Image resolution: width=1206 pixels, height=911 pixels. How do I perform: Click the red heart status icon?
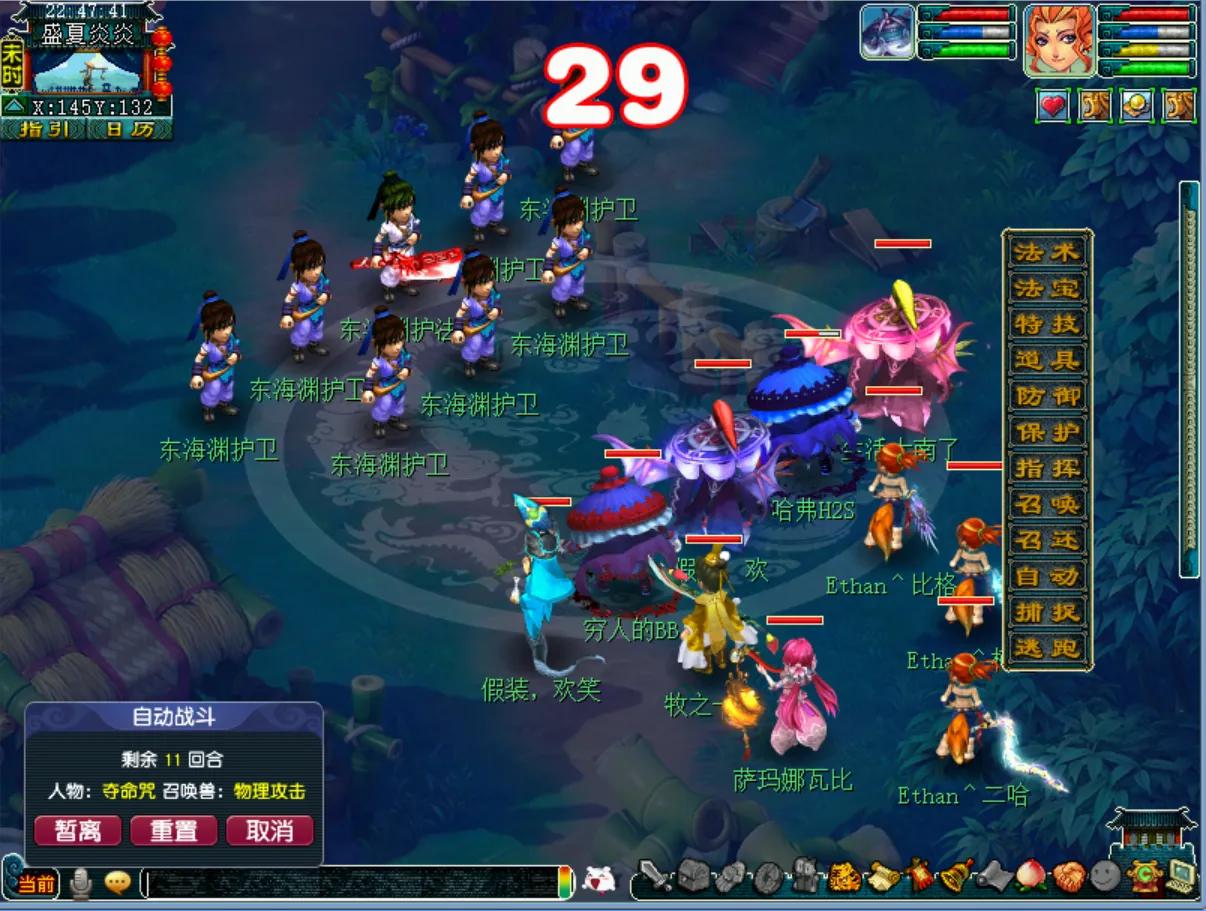[1052, 105]
